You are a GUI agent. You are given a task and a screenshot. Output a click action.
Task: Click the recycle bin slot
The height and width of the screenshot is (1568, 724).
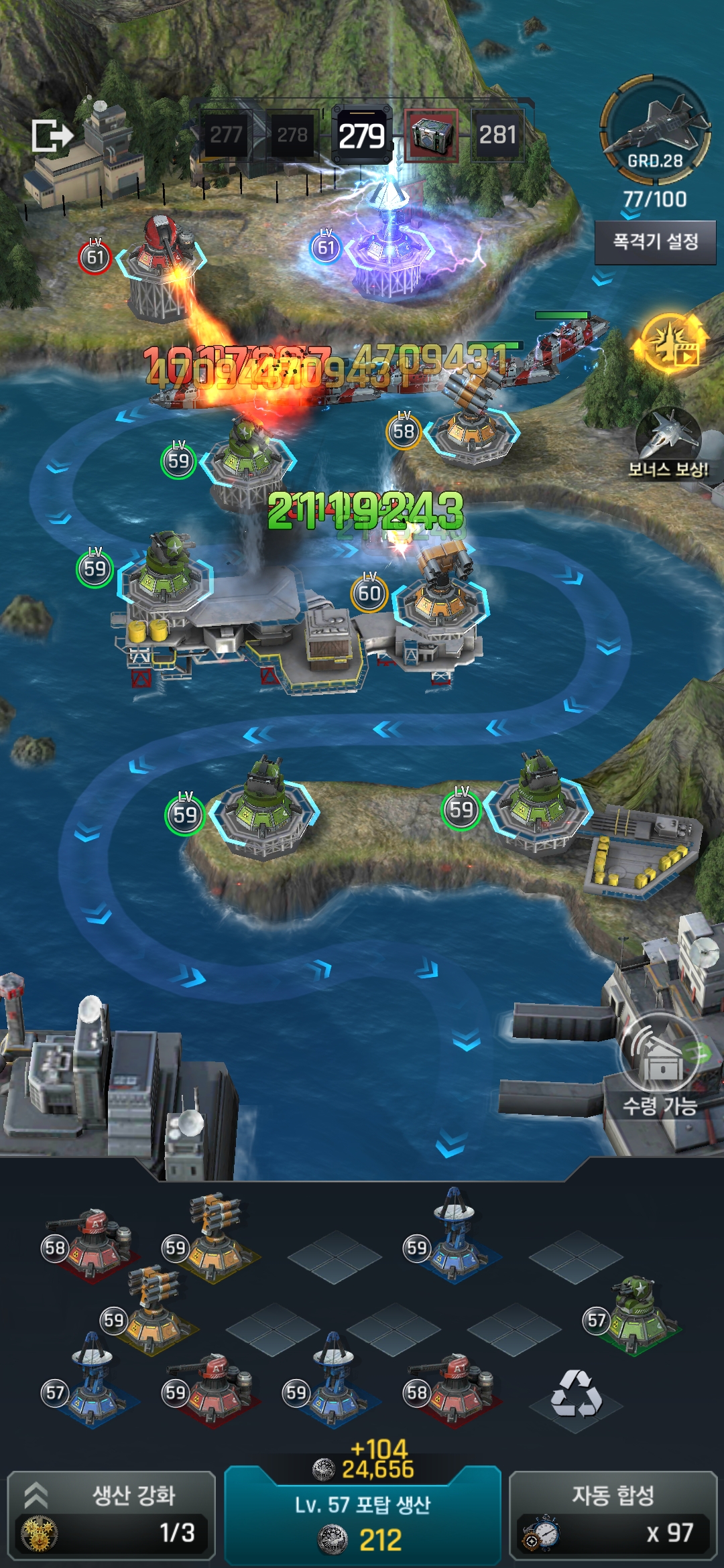point(576,1394)
